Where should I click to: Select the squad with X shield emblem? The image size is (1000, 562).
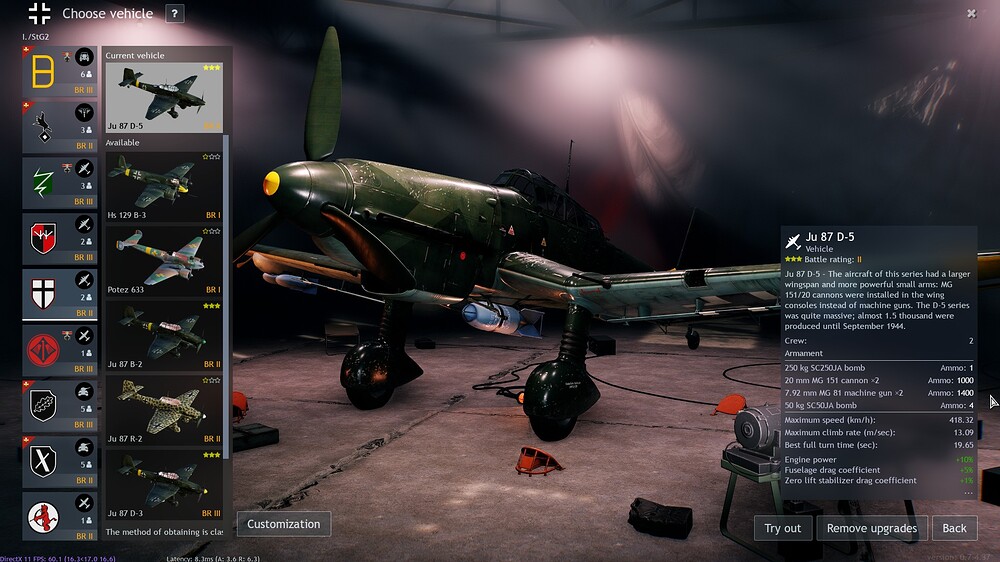click(x=60, y=462)
